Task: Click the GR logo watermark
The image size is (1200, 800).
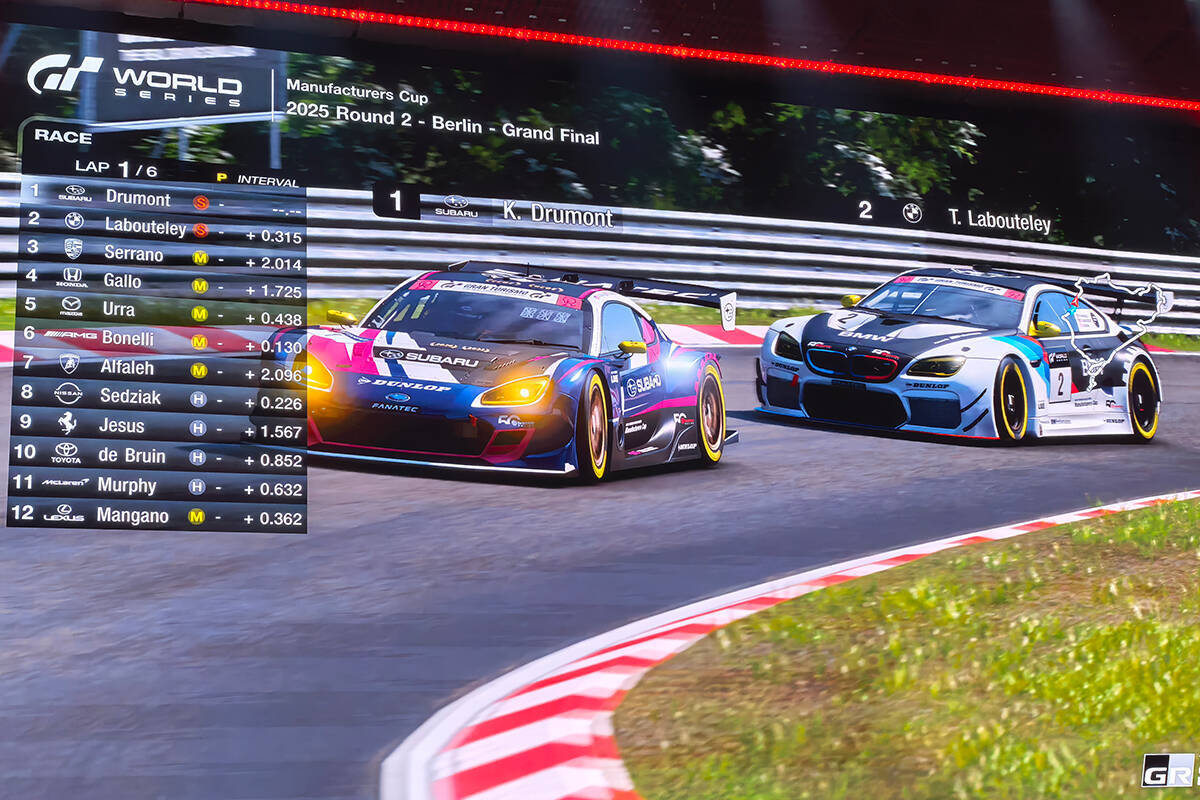Action: tap(1170, 770)
